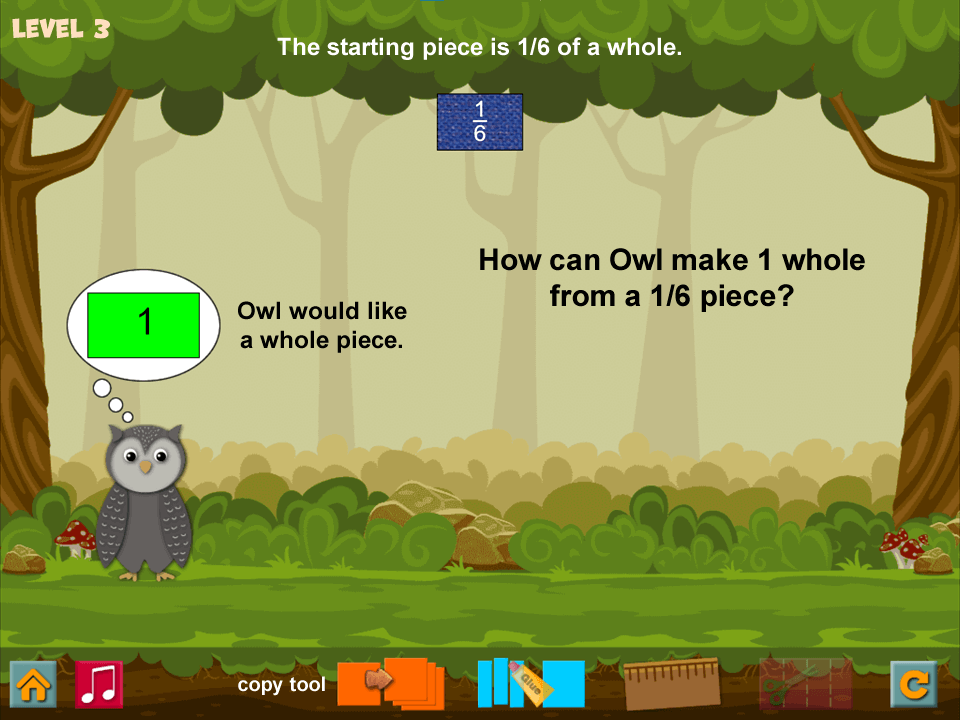Toggle the music note button
This screenshot has width=960, height=720.
tap(99, 684)
